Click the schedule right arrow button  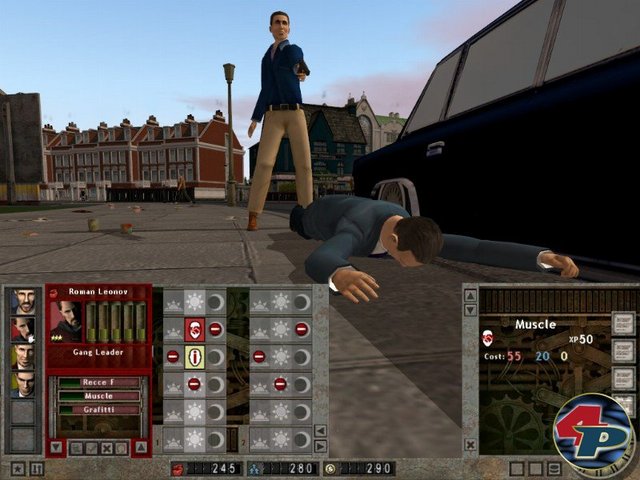coord(320,446)
